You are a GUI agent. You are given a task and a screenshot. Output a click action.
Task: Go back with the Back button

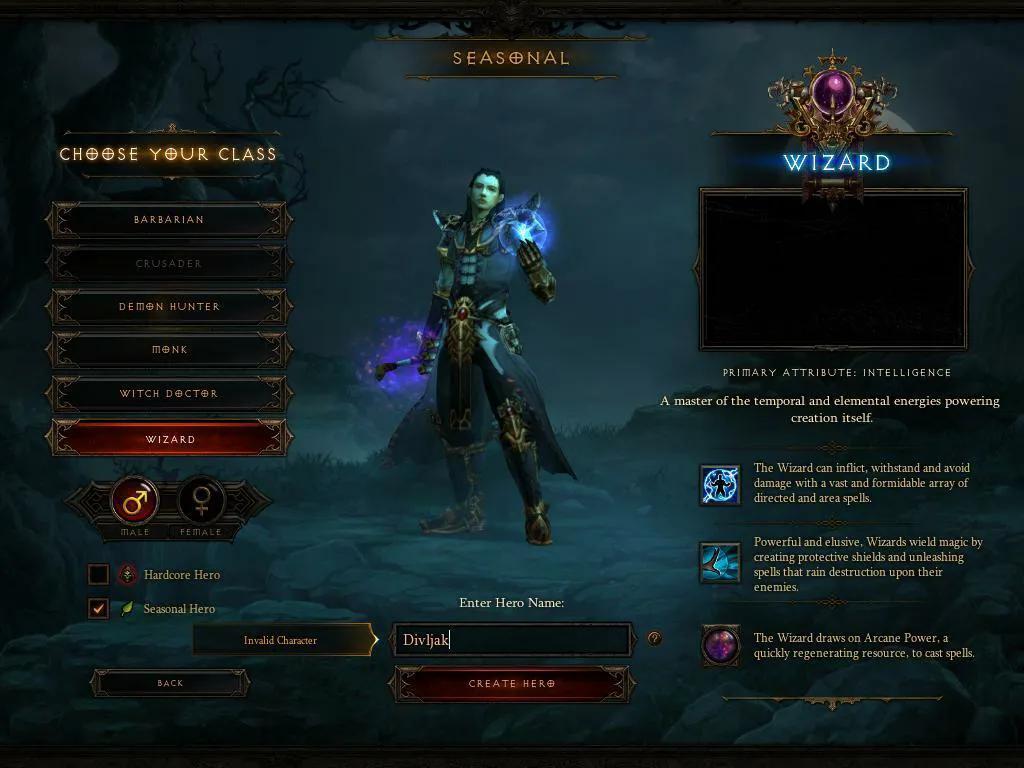tap(170, 683)
